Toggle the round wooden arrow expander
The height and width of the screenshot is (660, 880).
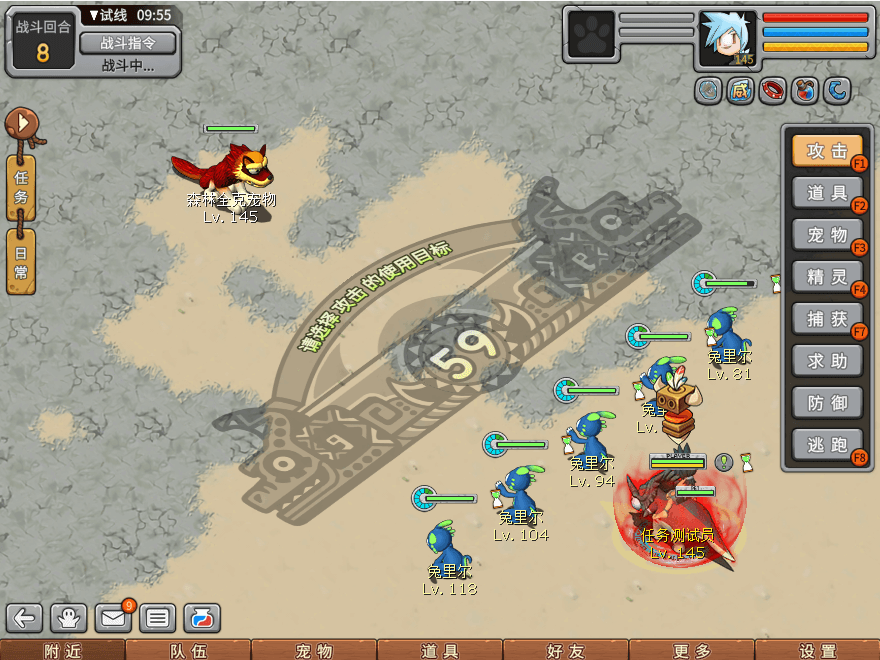(x=20, y=124)
